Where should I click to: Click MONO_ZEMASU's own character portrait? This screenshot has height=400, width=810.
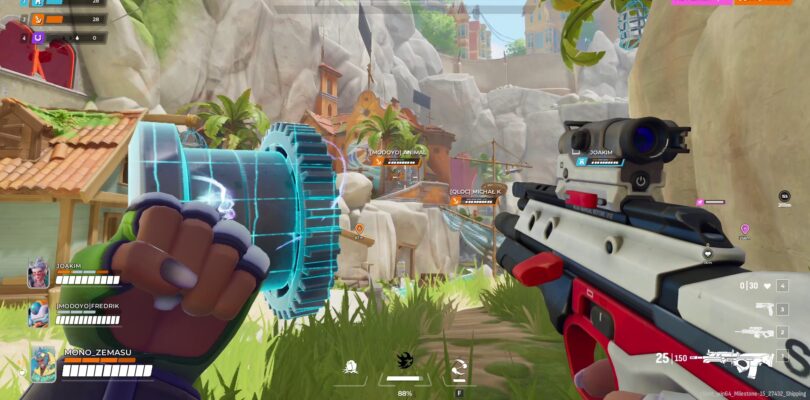tap(42, 363)
